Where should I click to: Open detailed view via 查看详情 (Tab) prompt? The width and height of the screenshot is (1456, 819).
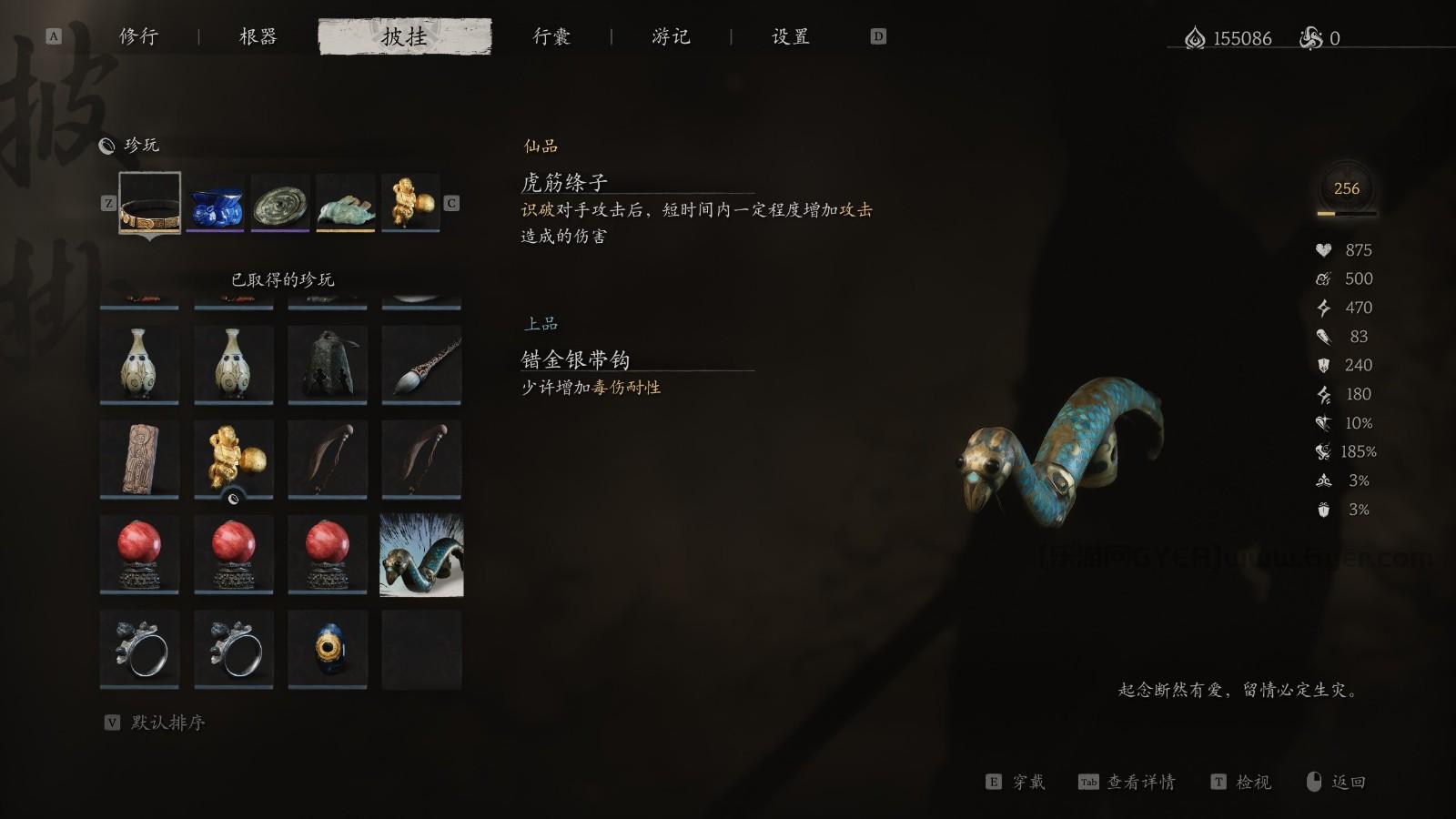[x=1141, y=781]
